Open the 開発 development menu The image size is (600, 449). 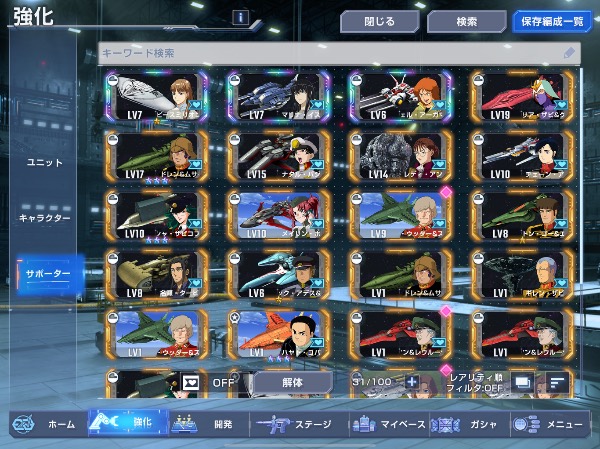206,424
